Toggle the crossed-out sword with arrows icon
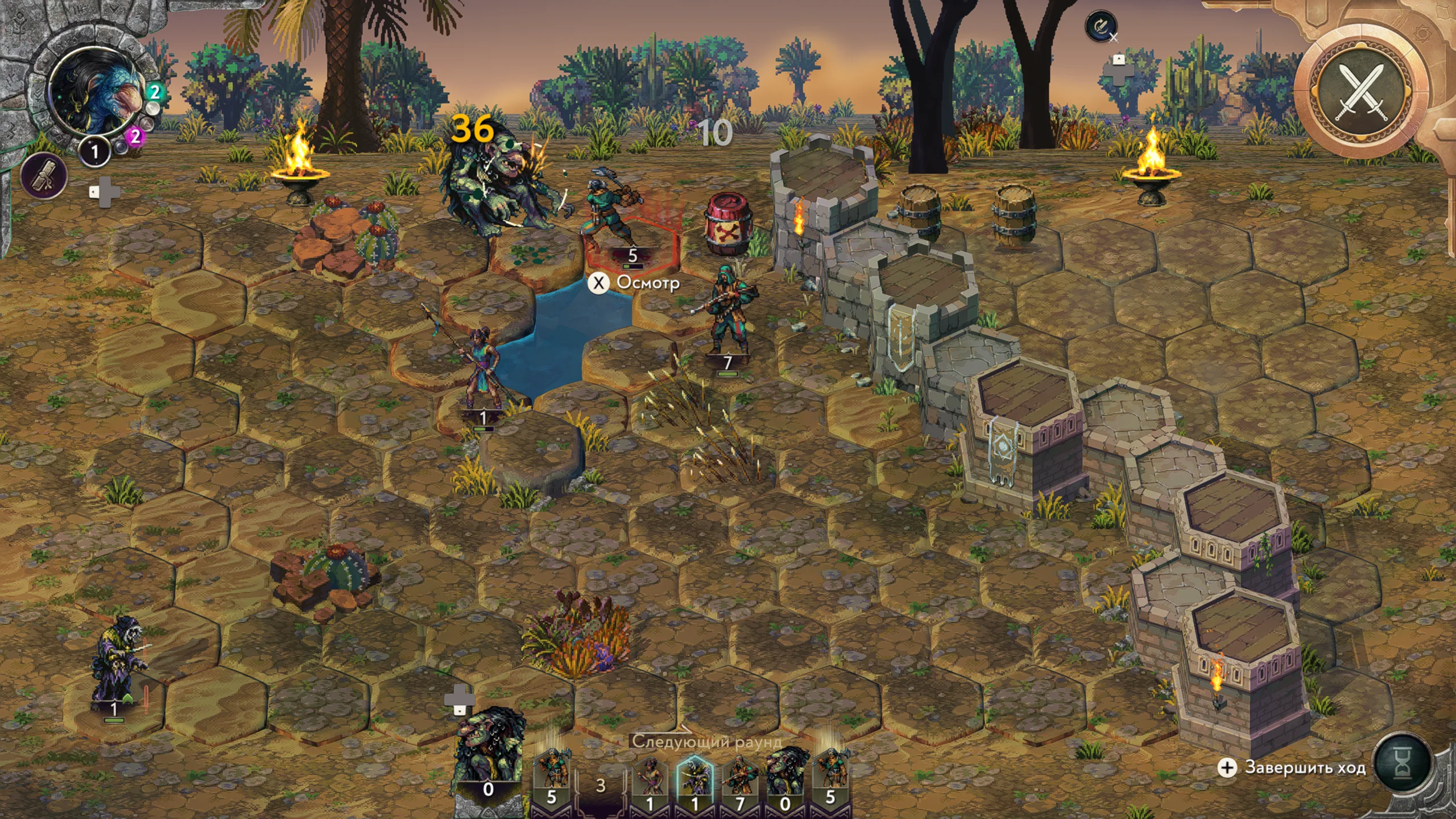Viewport: 1456px width, 819px height. pyautogui.click(x=1101, y=26)
